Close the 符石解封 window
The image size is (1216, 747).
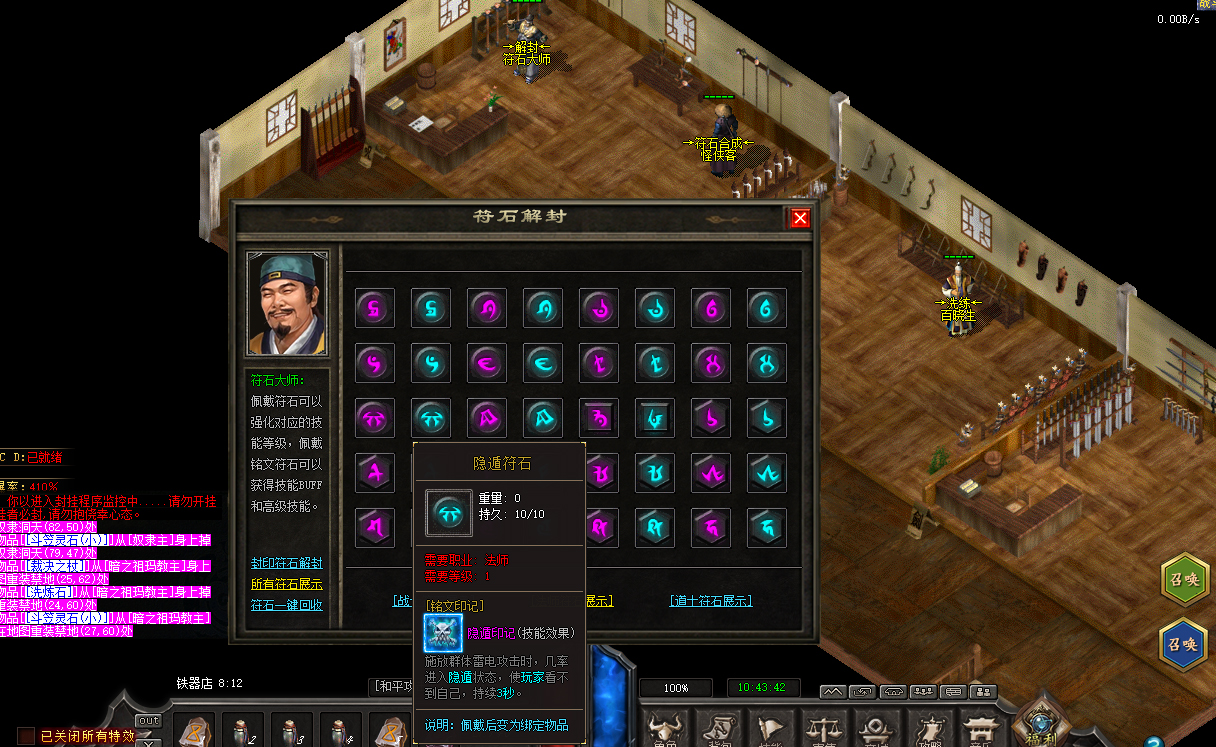(x=799, y=218)
